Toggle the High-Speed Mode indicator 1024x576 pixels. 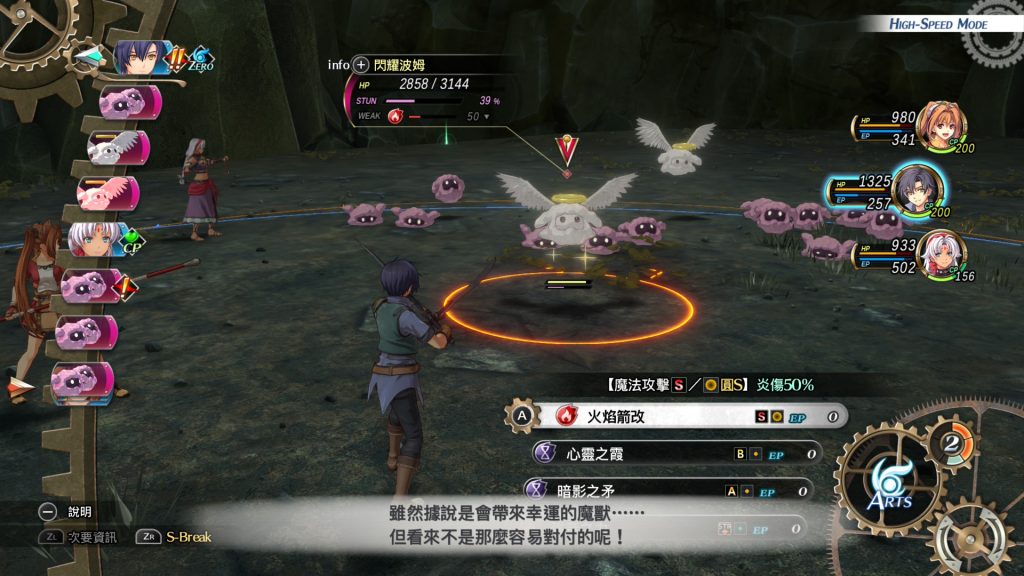(938, 24)
